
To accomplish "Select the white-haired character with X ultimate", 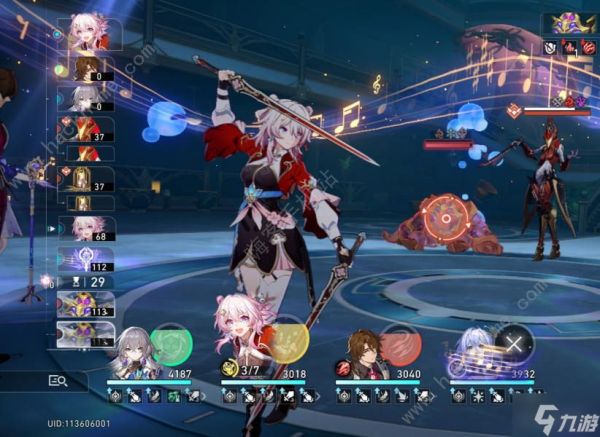I will pos(476,353).
